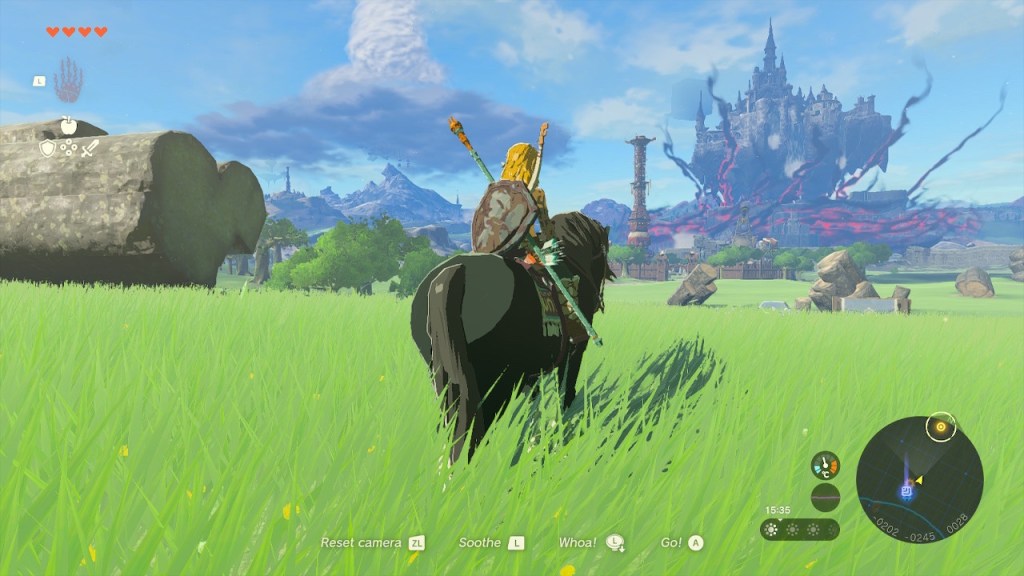Open the shield quick-select icon
Viewport: 1024px width, 576px height.
coord(46,148)
